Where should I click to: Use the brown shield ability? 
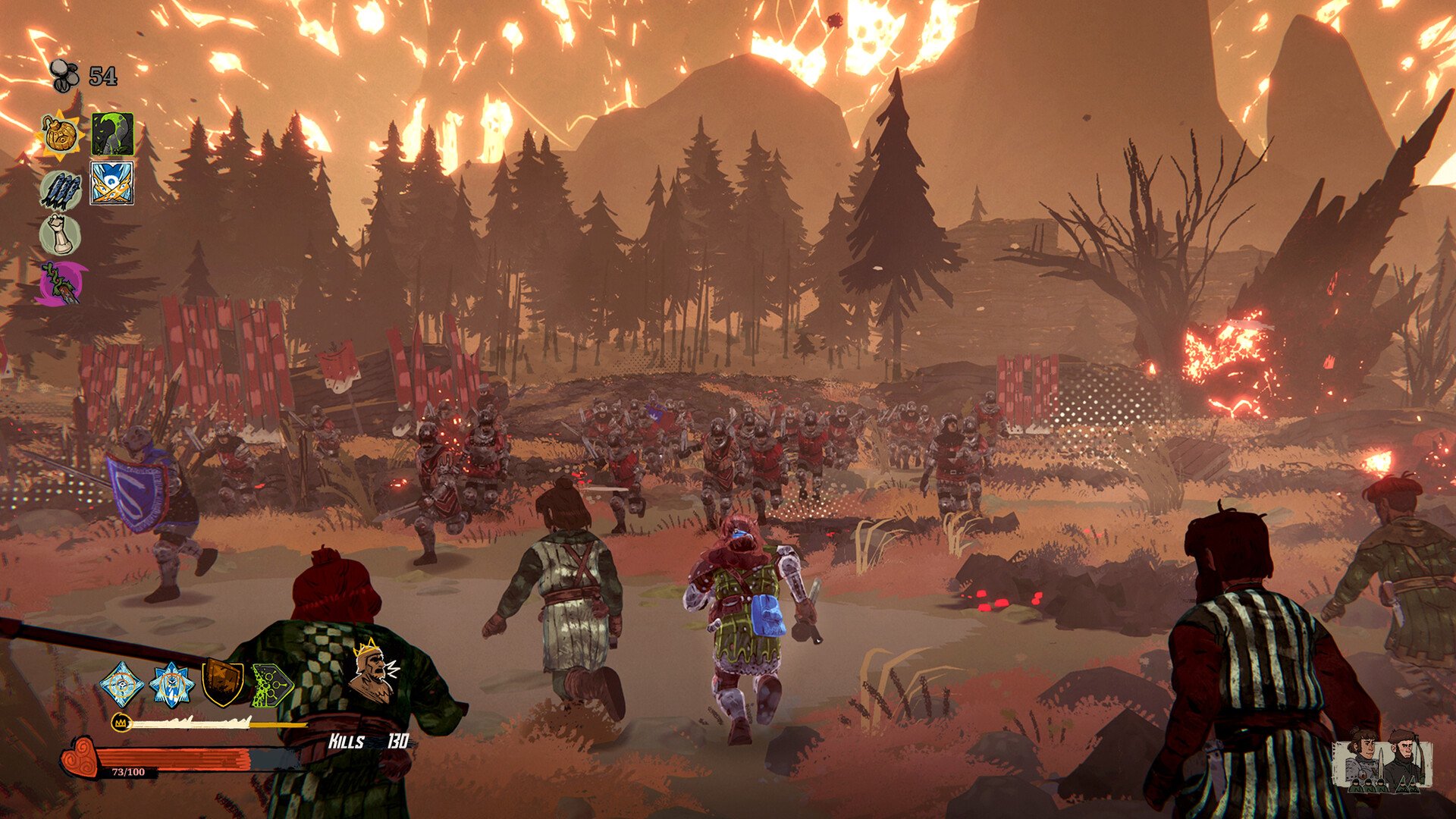click(x=222, y=682)
